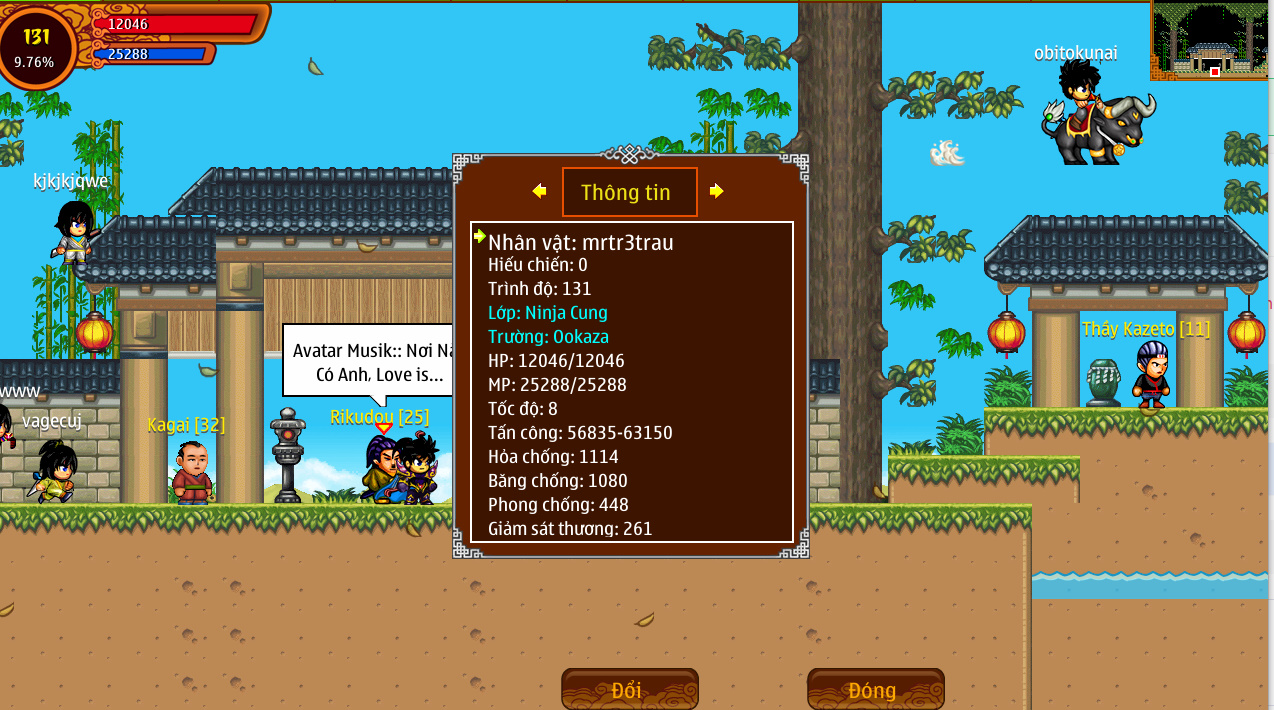The width and height of the screenshot is (1274, 710).
Task: Go to next tab with right arrow
Action: coord(716,191)
